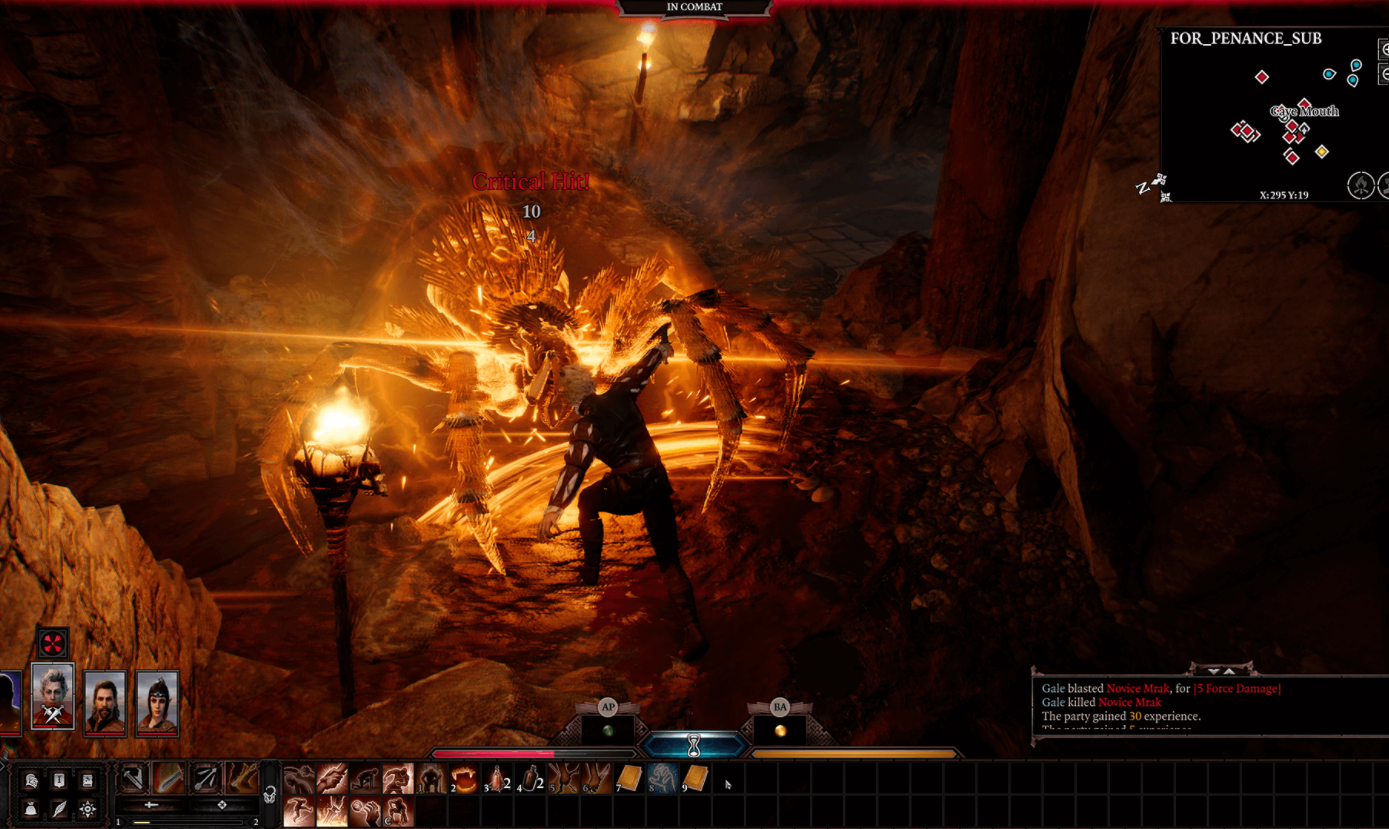Click the yellow diamond marker on minimap

click(1322, 152)
